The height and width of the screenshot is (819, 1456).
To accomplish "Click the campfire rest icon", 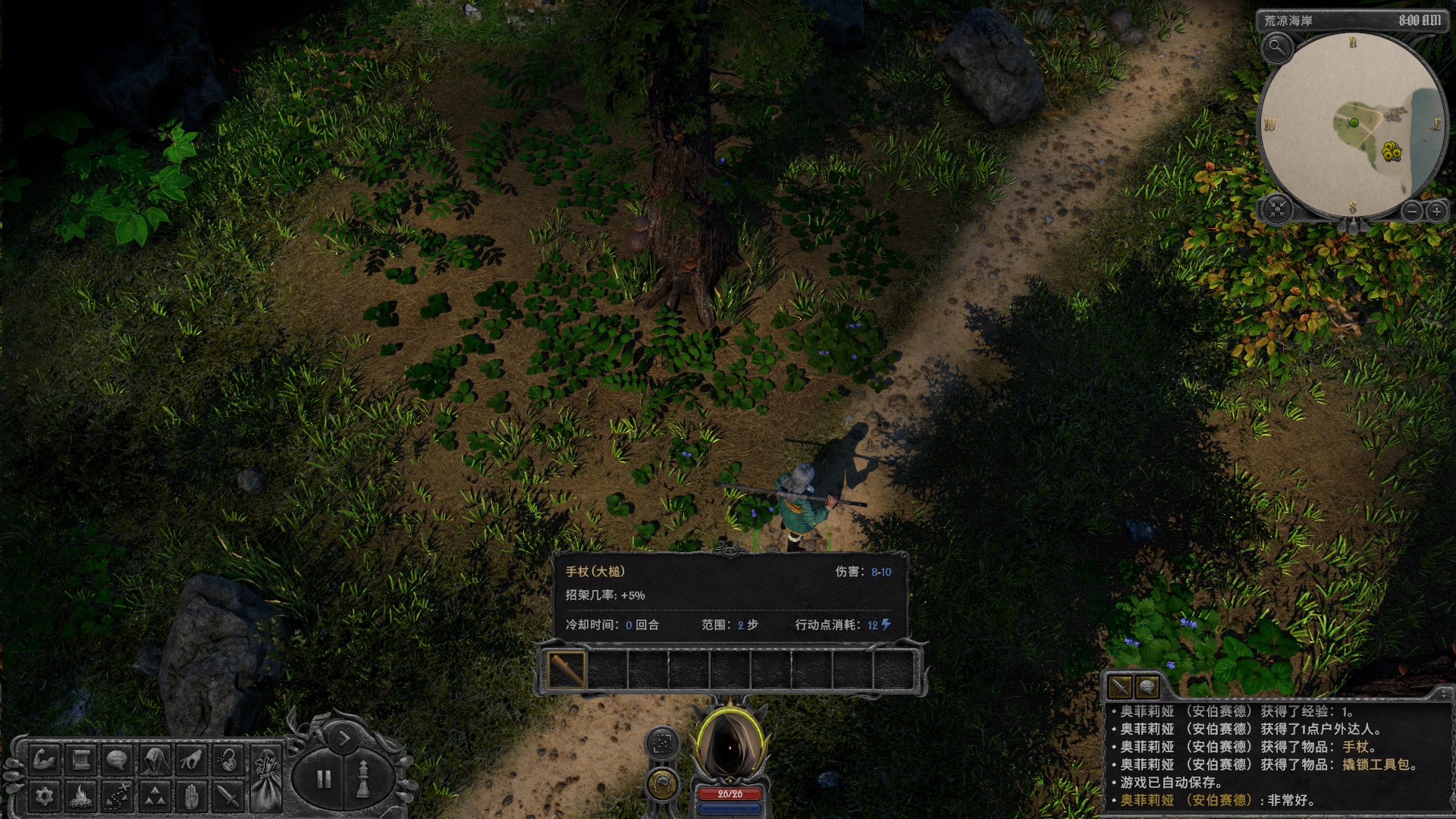I will pos(81,796).
